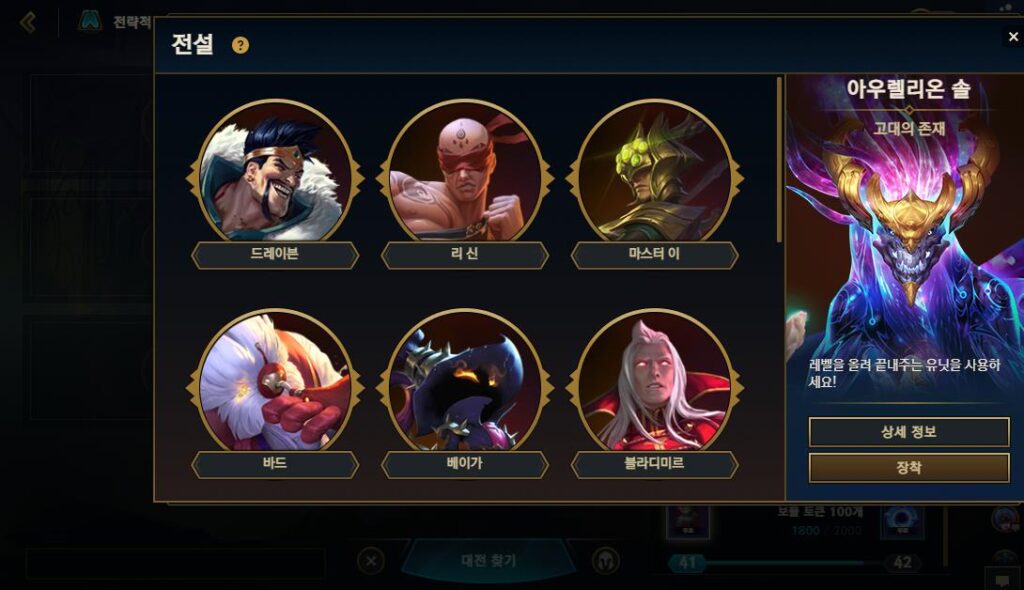This screenshot has height=590, width=1024.
Task: Open the helmet icon right of 대전 찾기
Action: pos(605,561)
